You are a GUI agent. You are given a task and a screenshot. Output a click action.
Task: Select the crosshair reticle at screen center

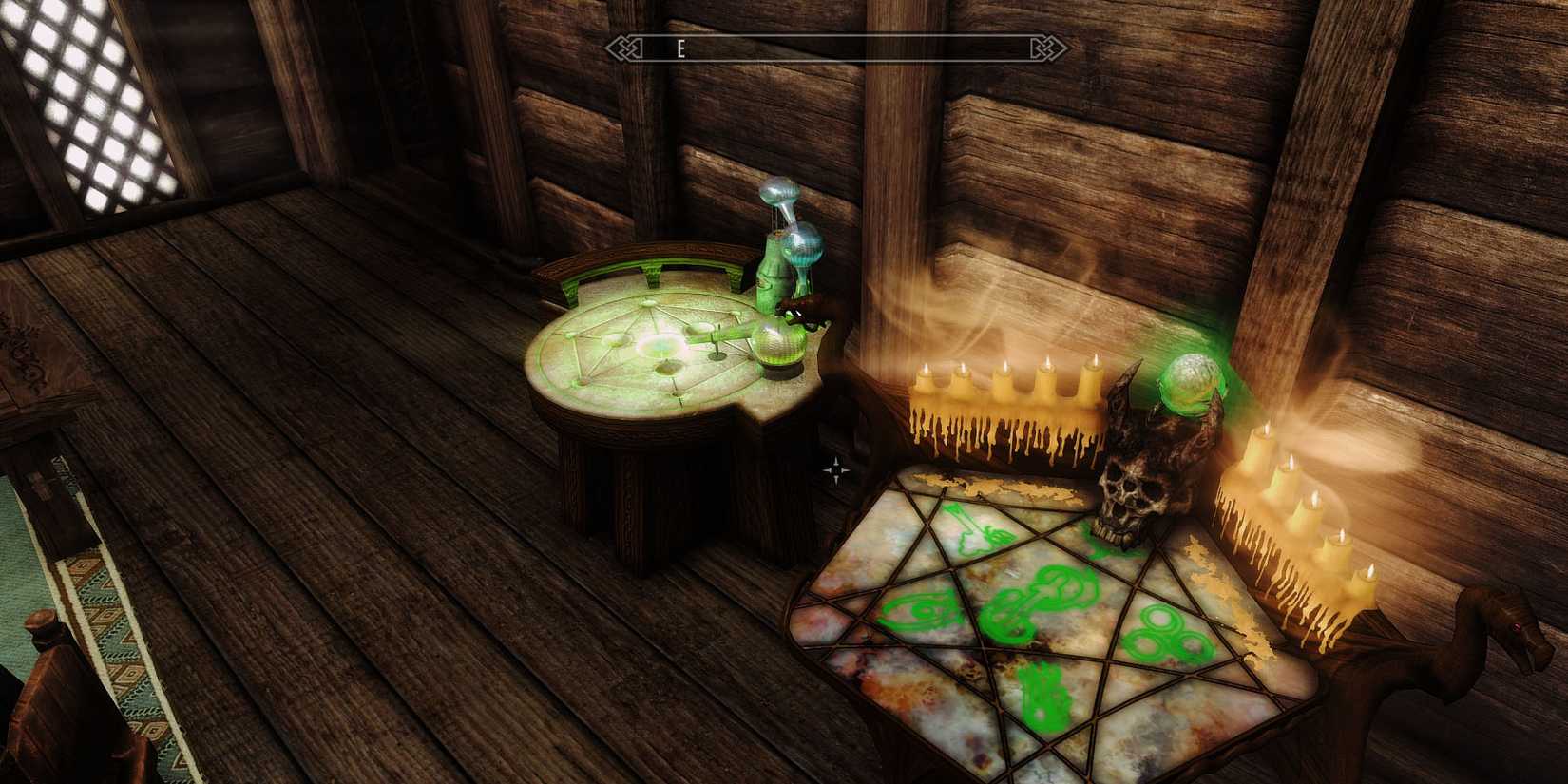pos(834,468)
